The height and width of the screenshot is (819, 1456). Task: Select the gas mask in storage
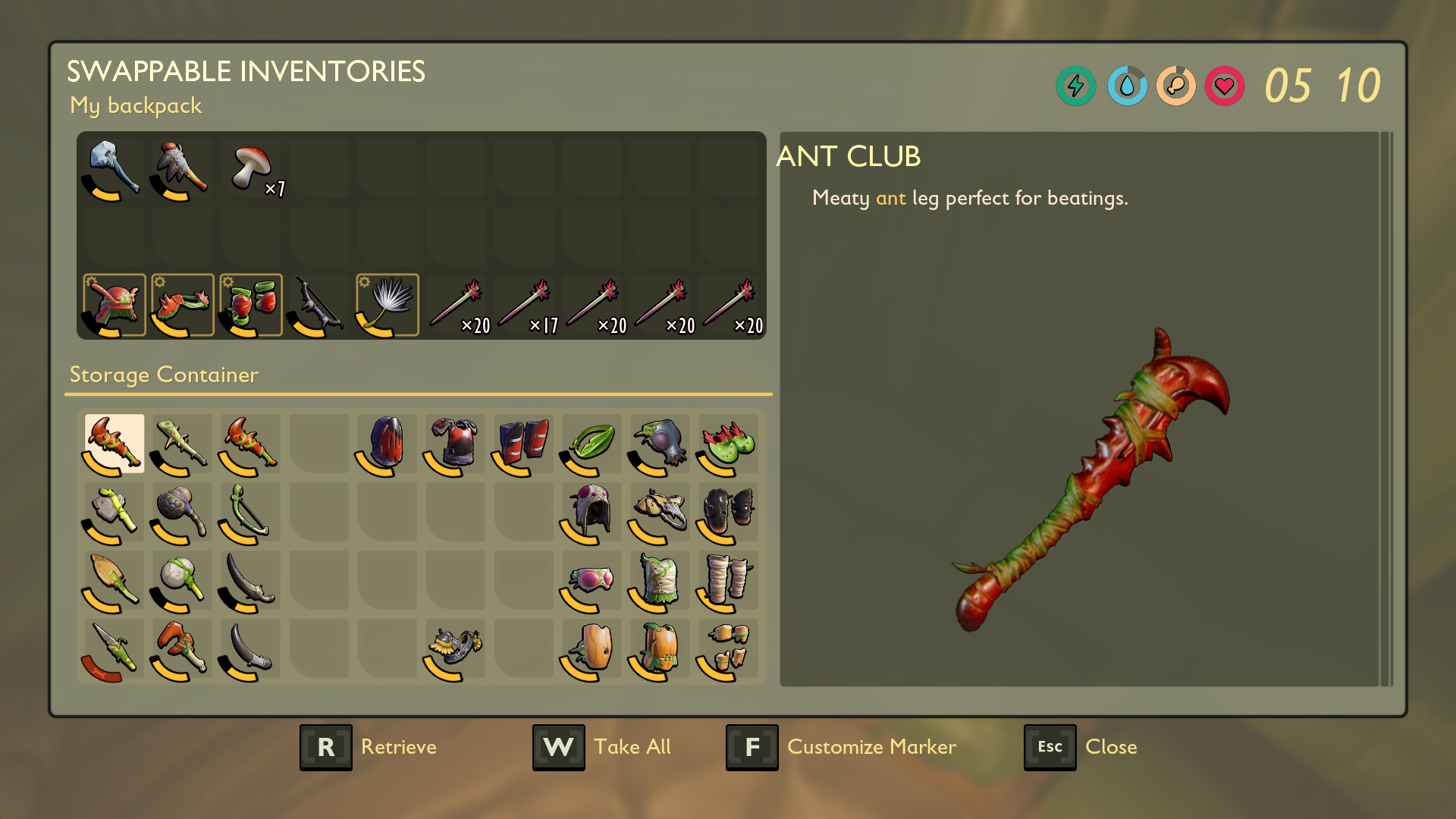click(660, 444)
